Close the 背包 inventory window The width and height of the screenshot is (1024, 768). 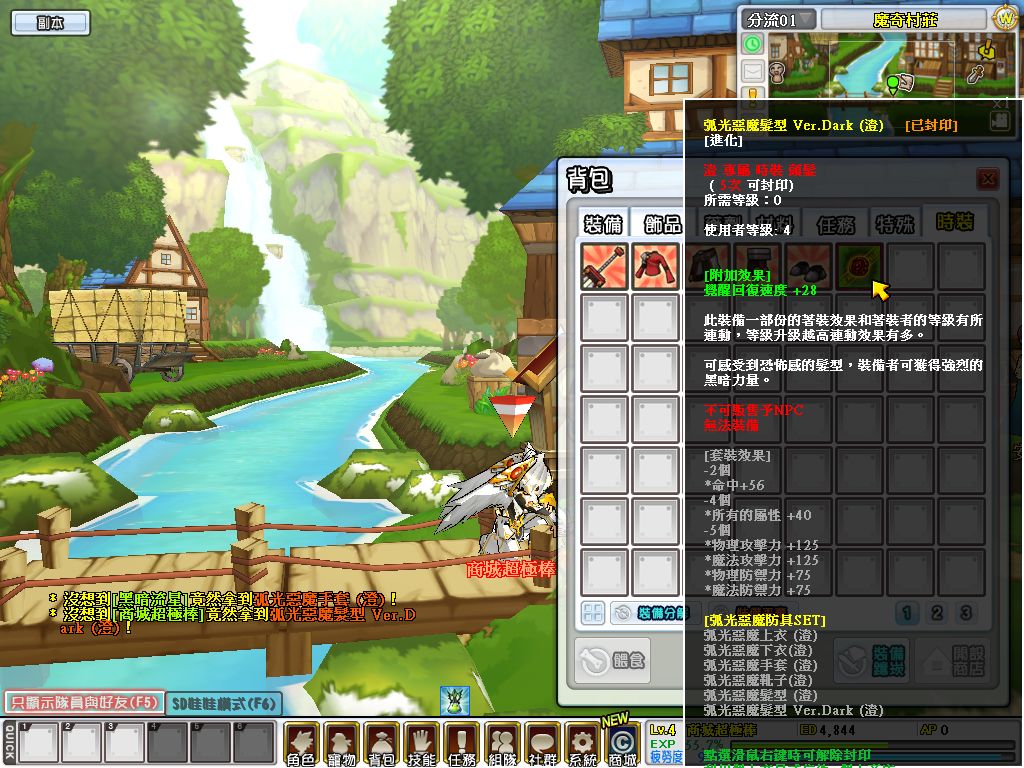tap(988, 178)
